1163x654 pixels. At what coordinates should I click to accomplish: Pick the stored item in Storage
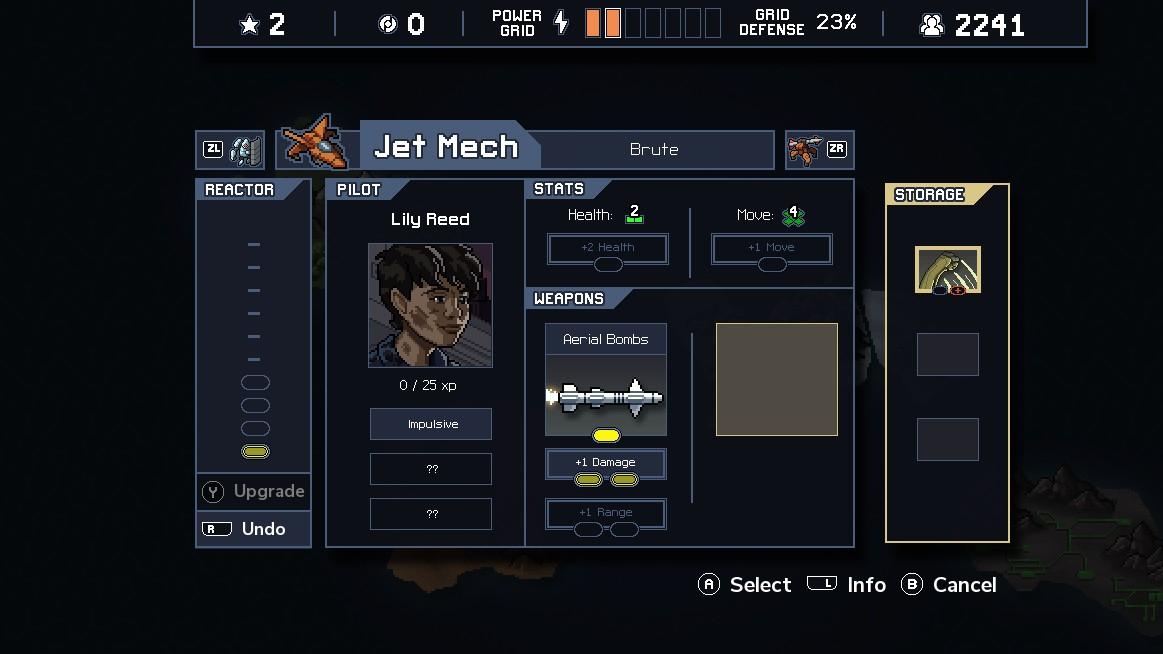[948, 270]
